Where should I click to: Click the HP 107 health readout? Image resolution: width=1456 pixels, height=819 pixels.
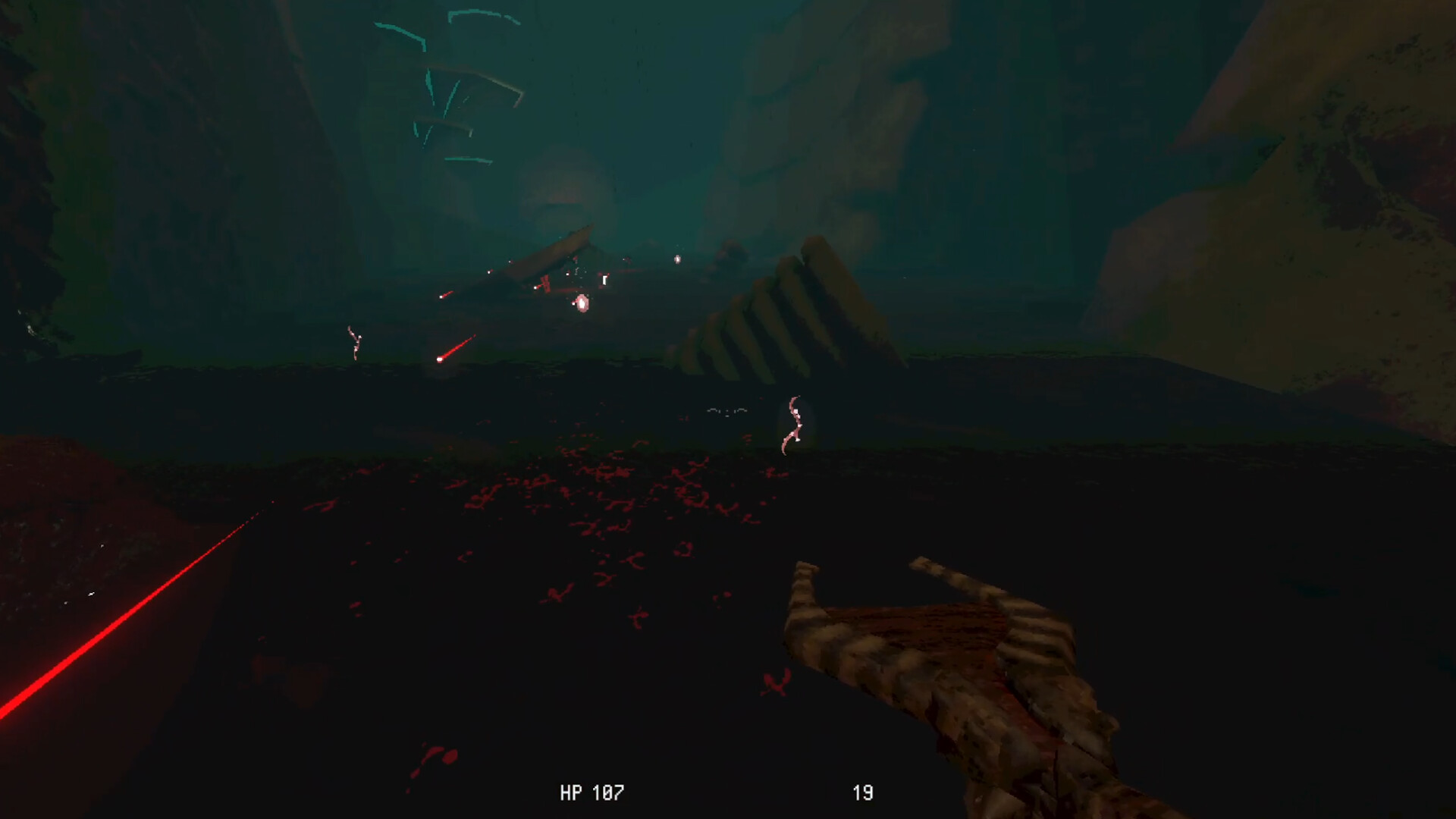click(x=594, y=792)
